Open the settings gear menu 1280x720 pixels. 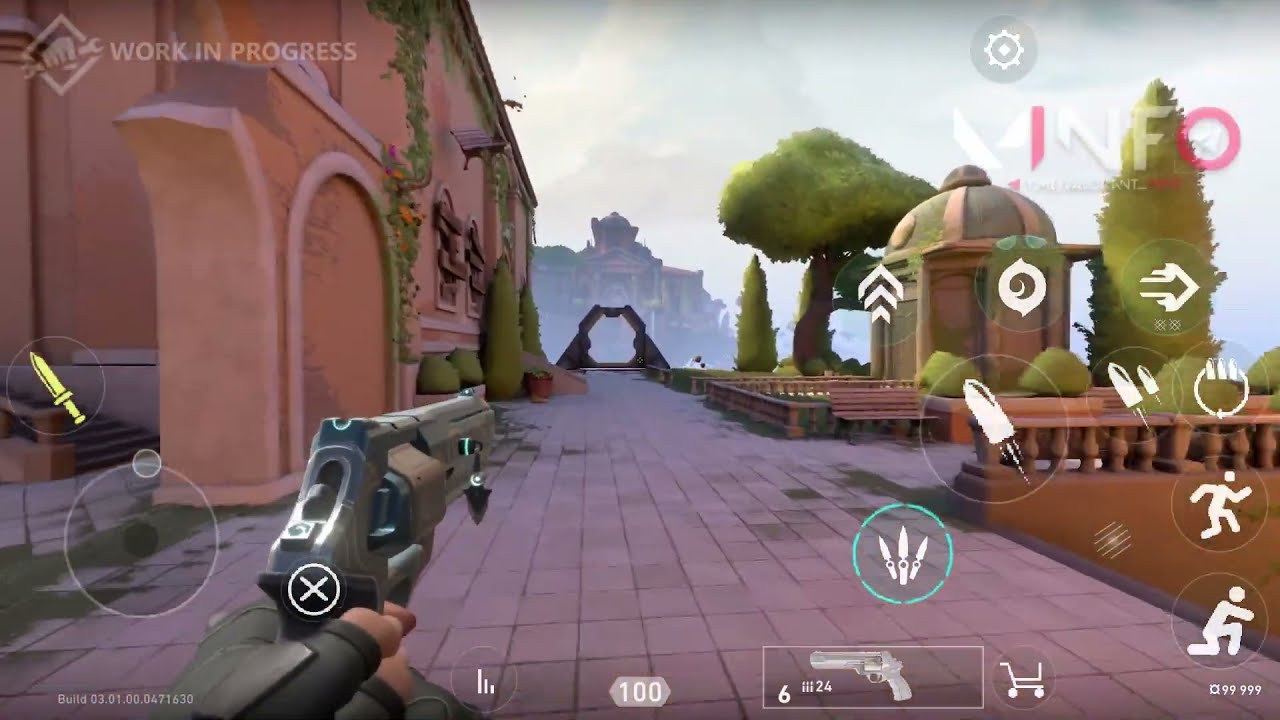click(x=1003, y=48)
